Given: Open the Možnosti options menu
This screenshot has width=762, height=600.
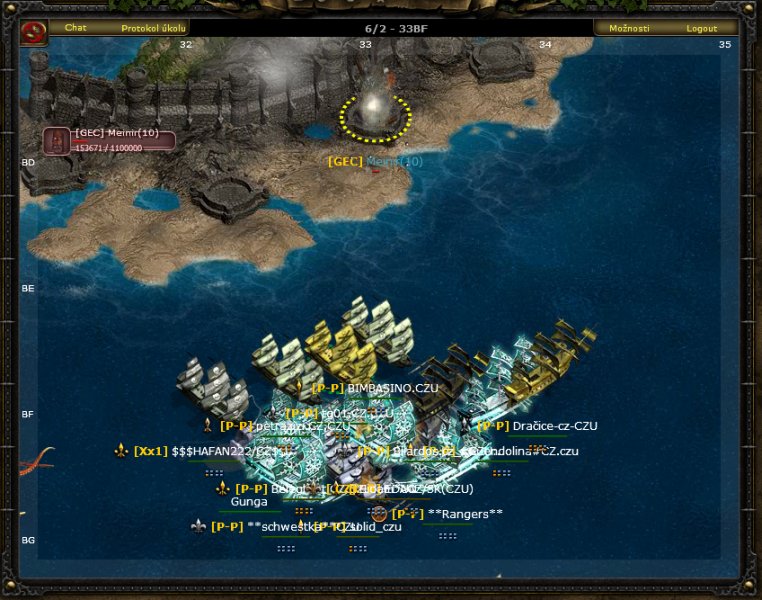Looking at the screenshot, I should point(630,28).
